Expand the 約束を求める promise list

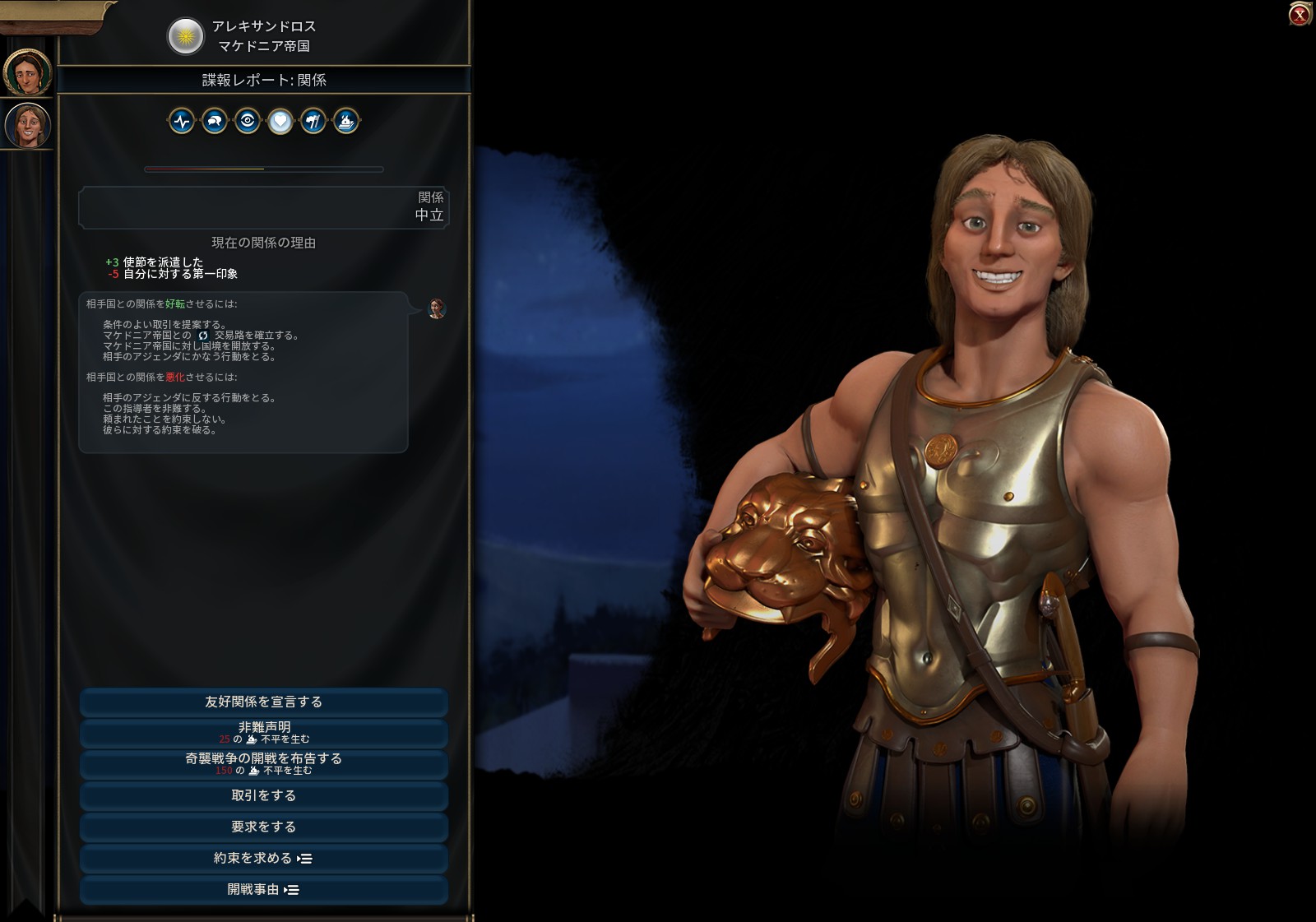tap(263, 858)
